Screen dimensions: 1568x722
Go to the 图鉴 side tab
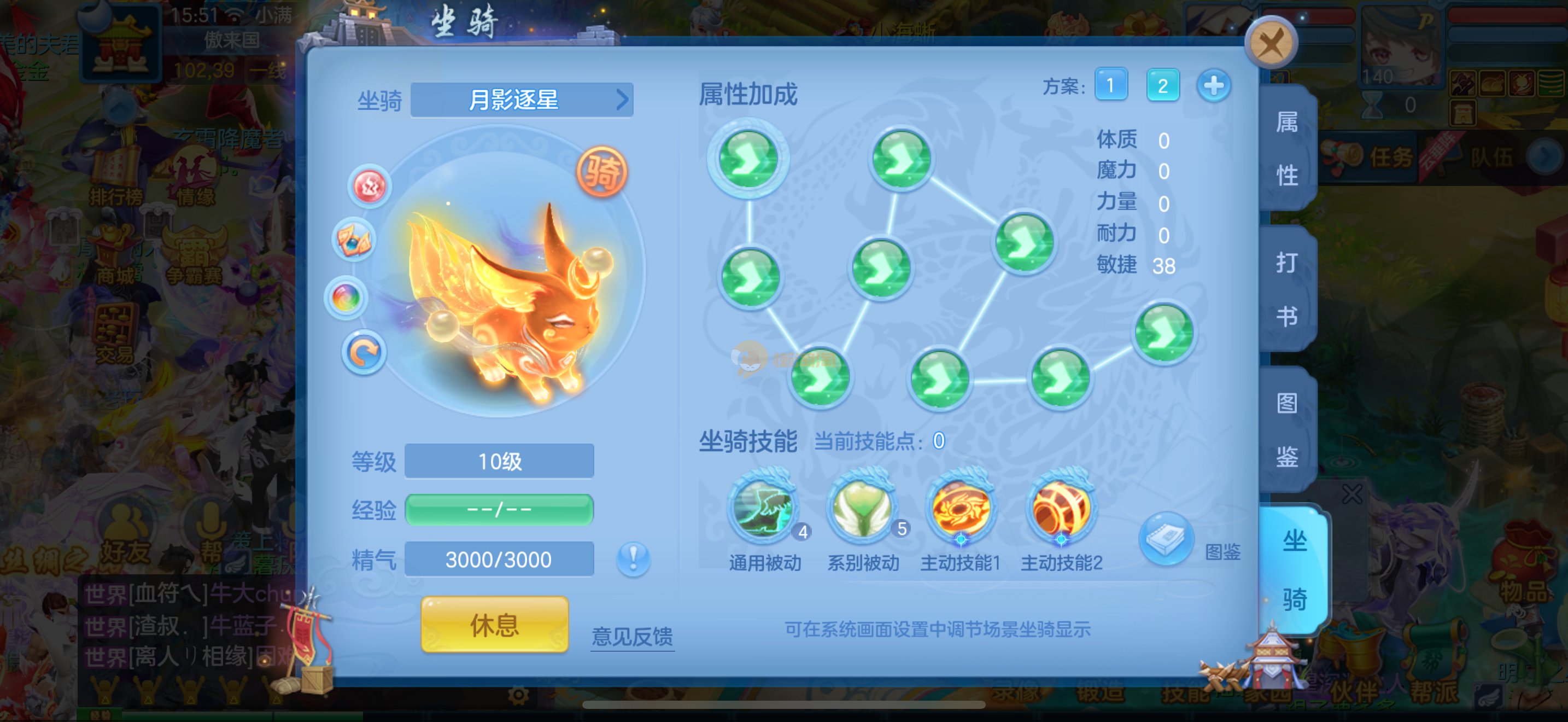(x=1287, y=430)
